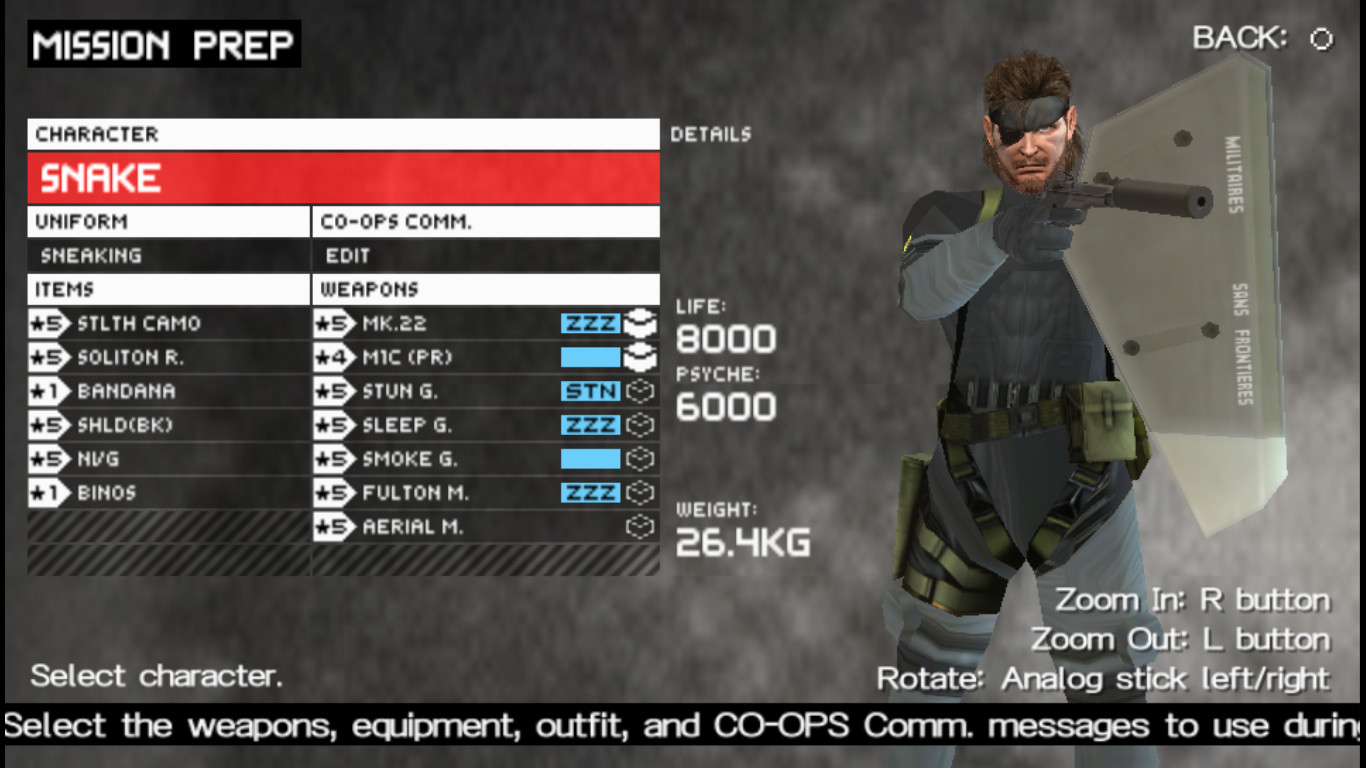Screen dimensions: 1366x768
Task: Click the blue ammo gauge on SMOKE G.
Action: click(592, 459)
